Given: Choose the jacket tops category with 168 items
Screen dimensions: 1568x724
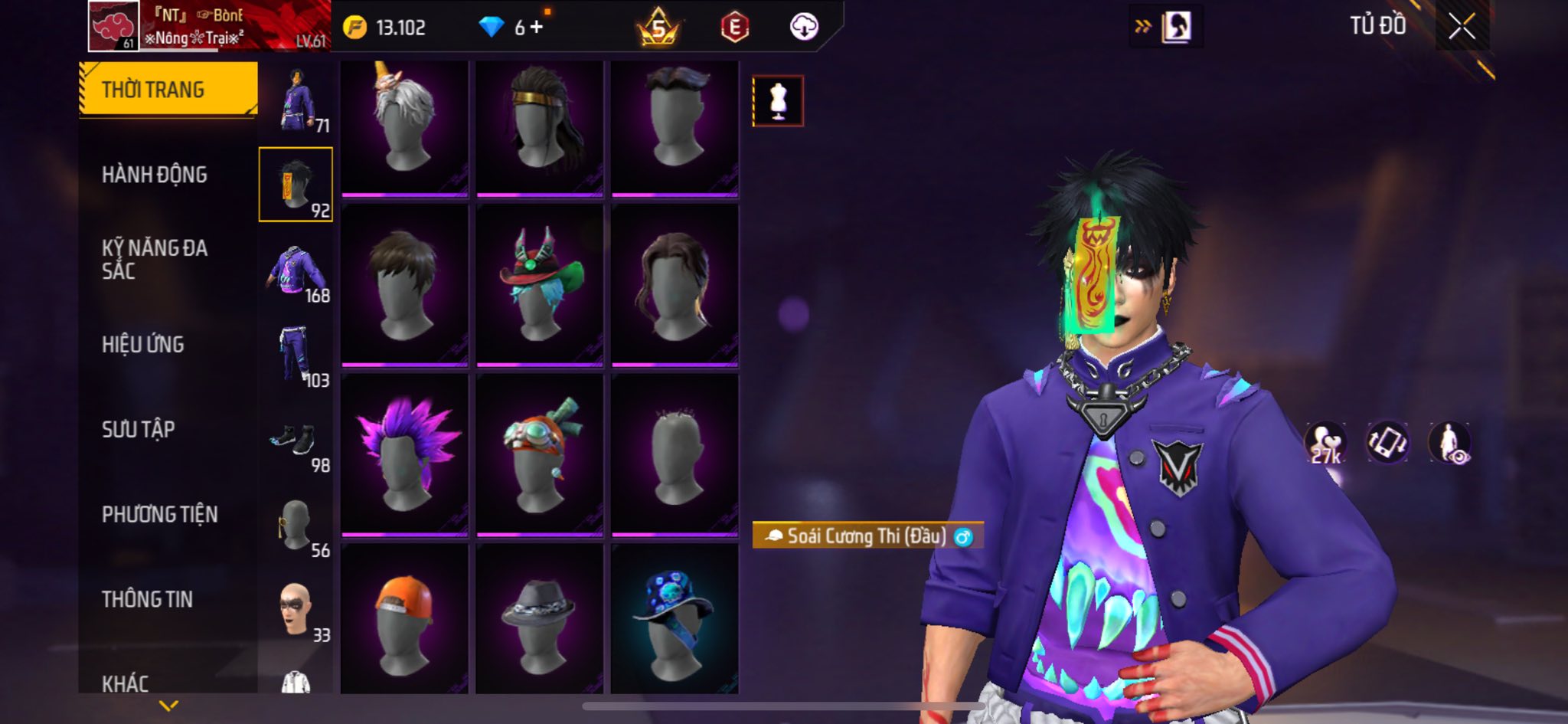Looking at the screenshot, I should tap(296, 271).
